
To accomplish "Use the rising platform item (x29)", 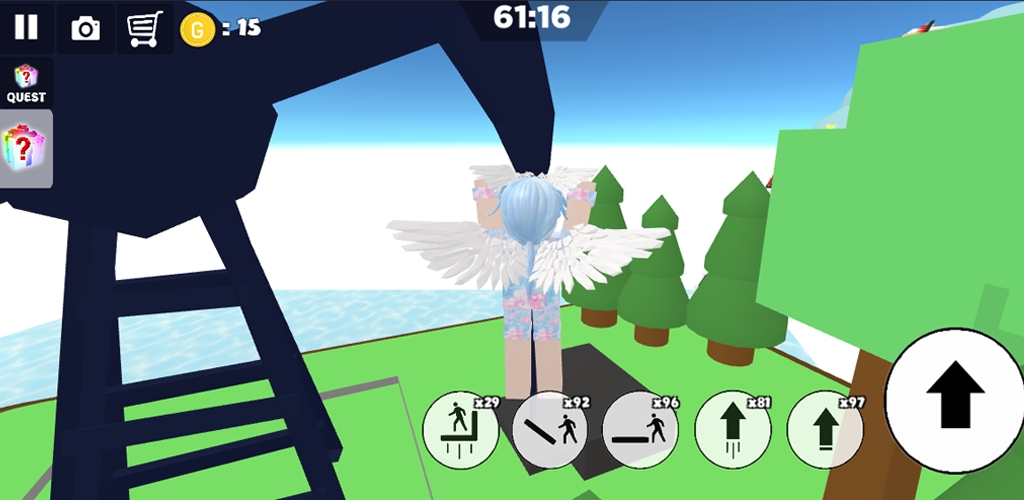I will point(461,429).
